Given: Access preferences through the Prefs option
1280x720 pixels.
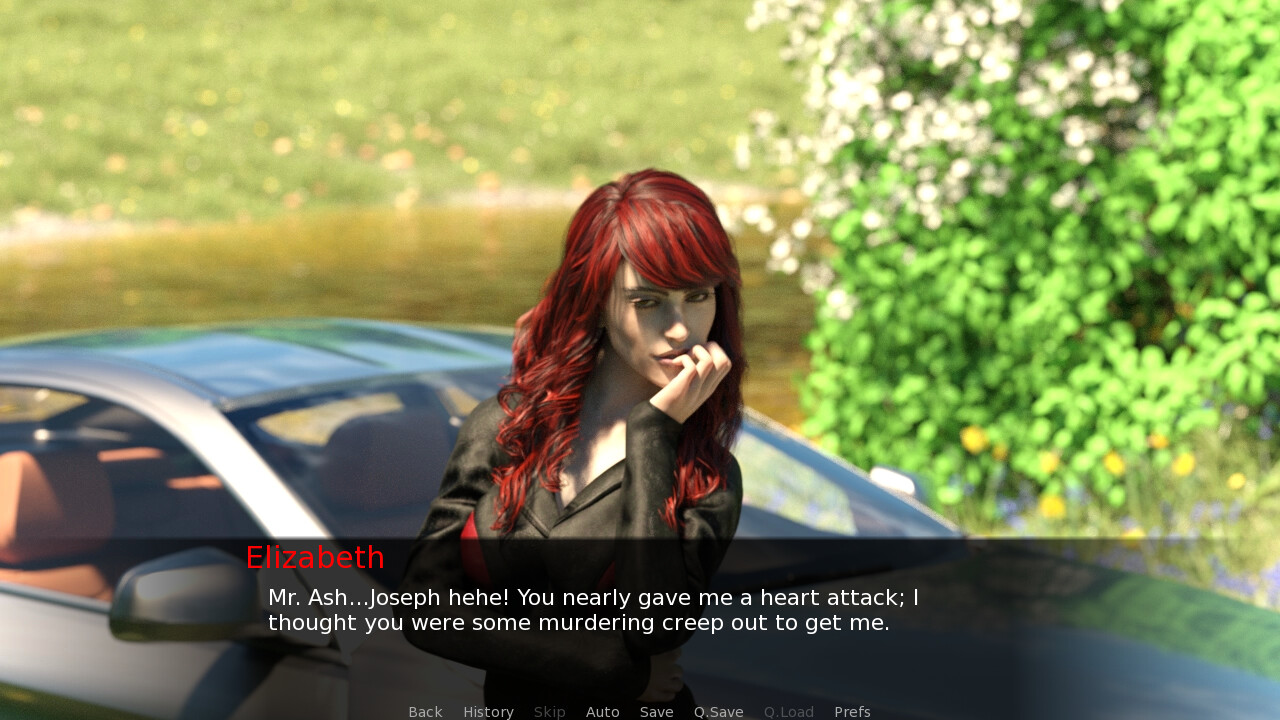Looking at the screenshot, I should (852, 711).
